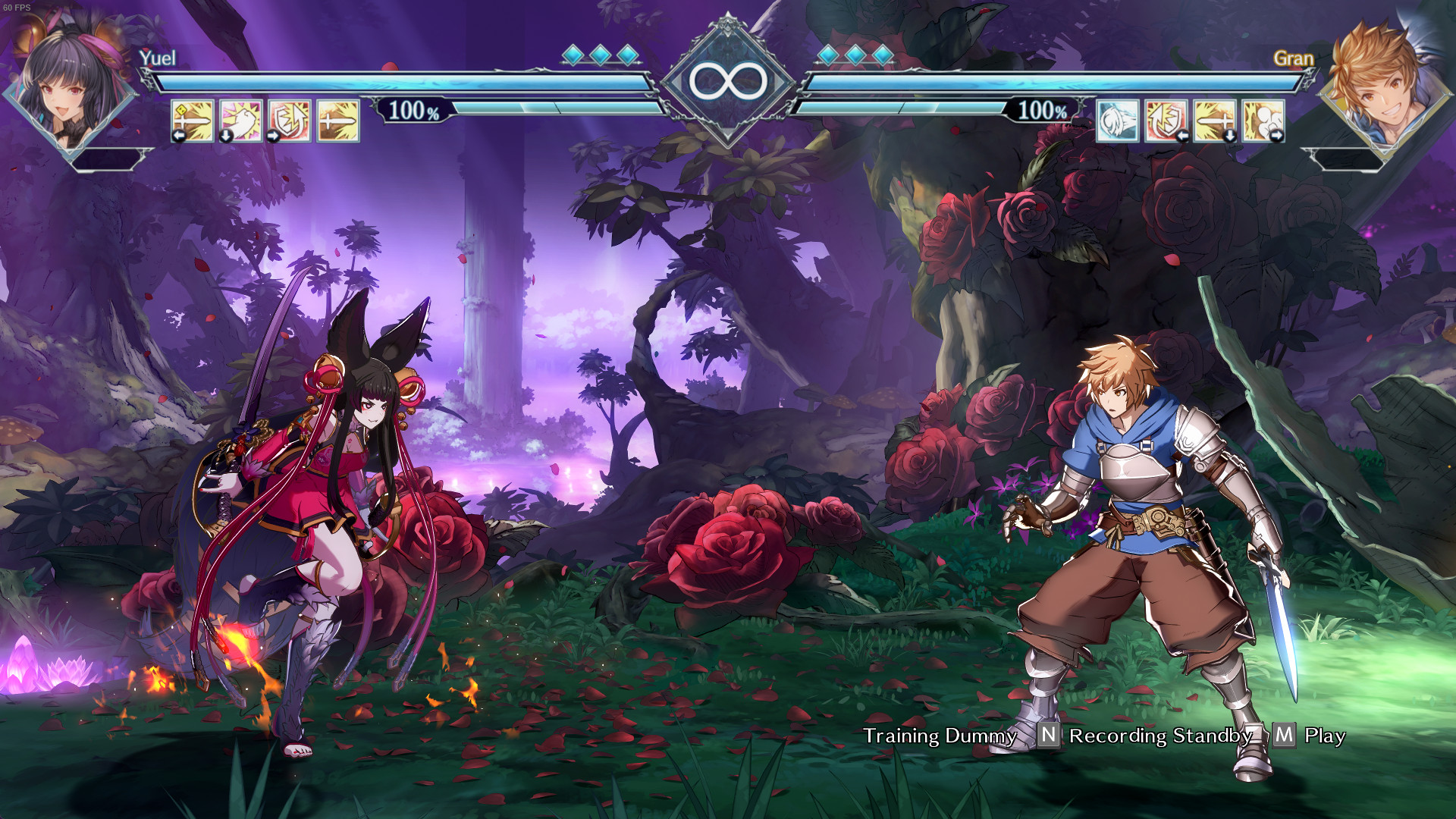Choose Gran's sword thrust skill icon
1456x819 pixels.
[1214, 121]
